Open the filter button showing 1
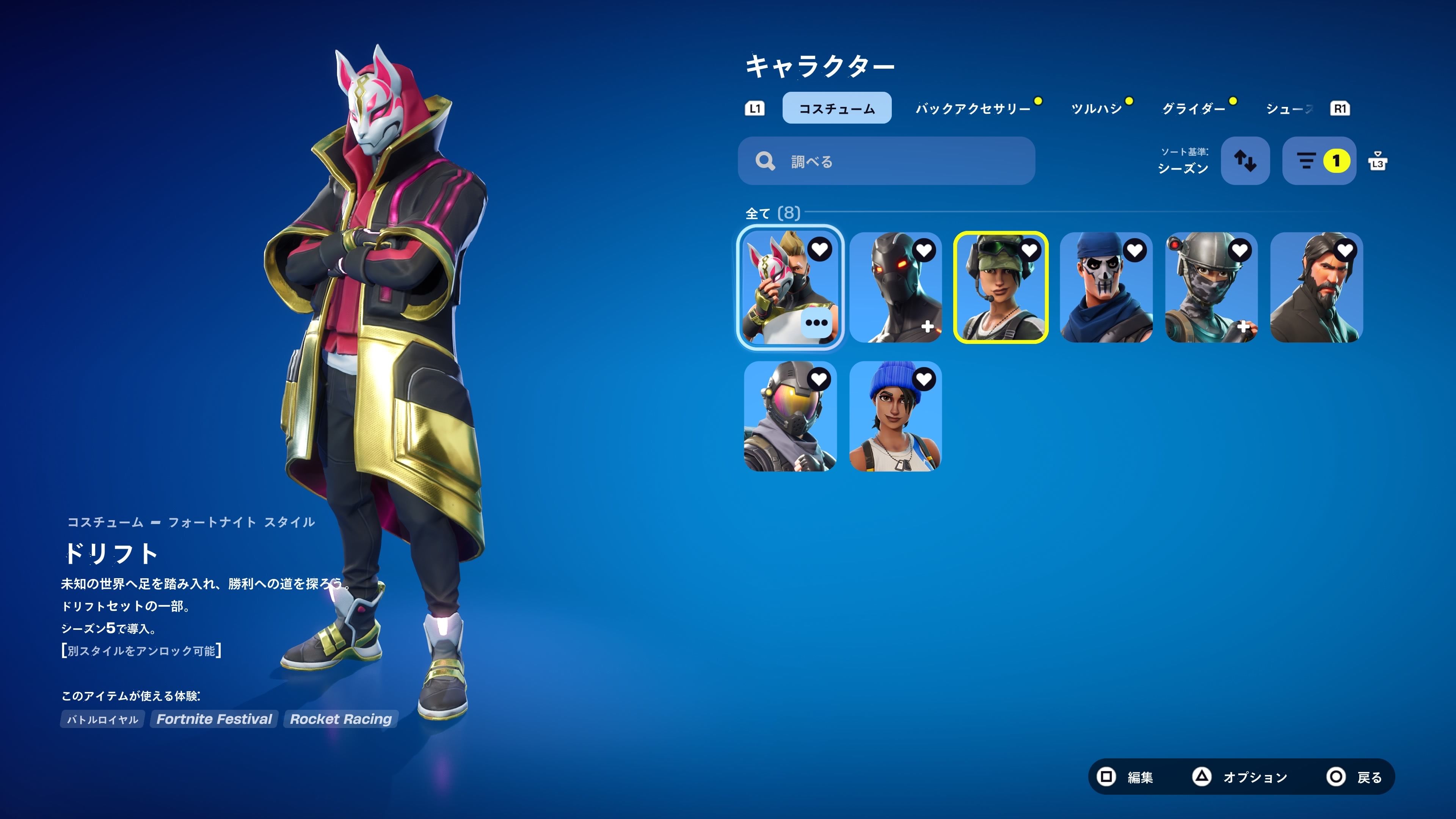The height and width of the screenshot is (819, 1456). (1319, 161)
